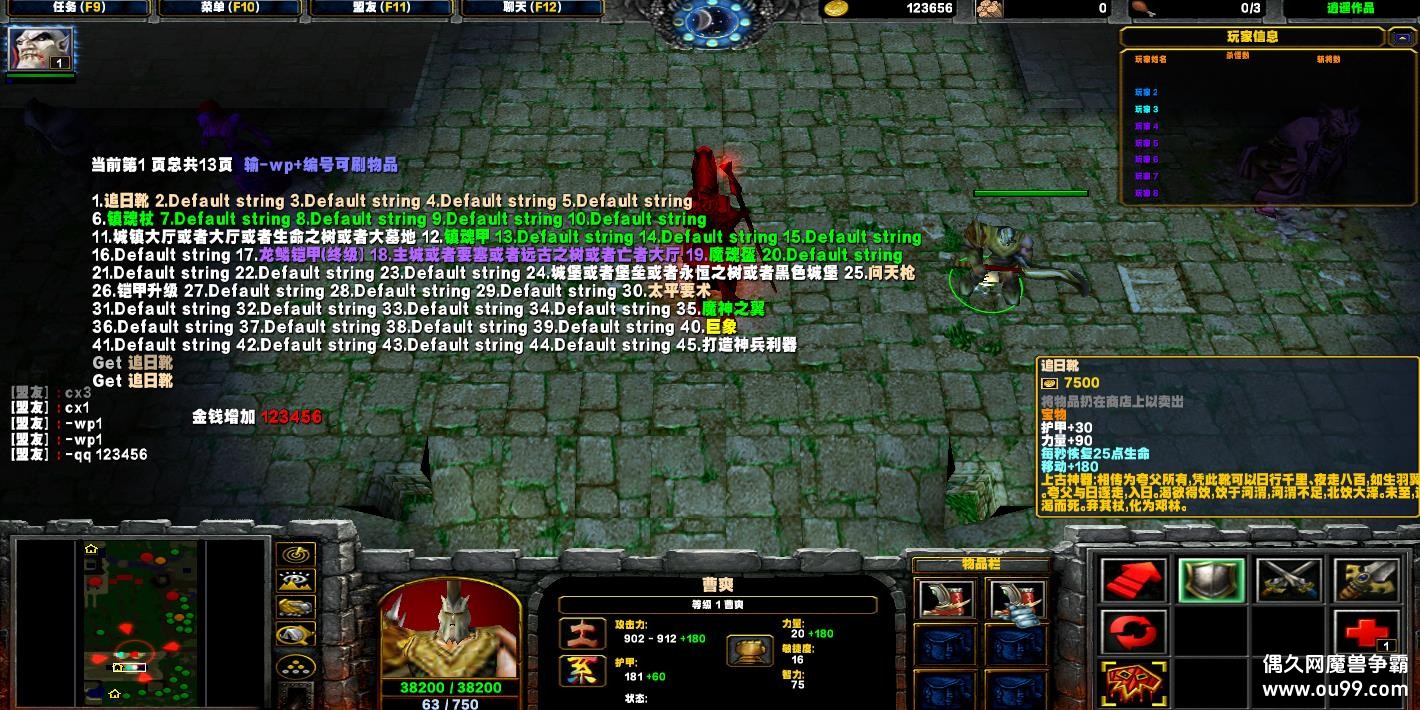Open the 聊天 (F12) chat log
1420x710 pixels.
(531, 8)
